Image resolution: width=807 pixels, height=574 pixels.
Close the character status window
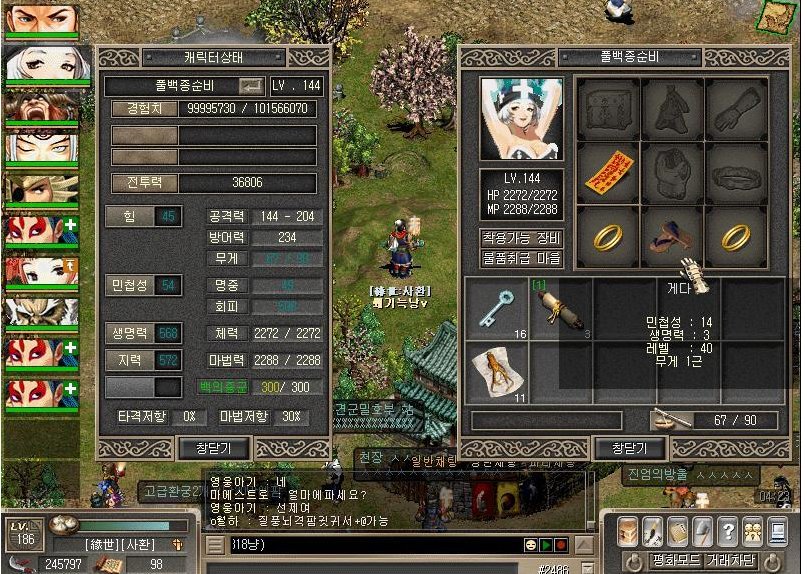pos(212,448)
